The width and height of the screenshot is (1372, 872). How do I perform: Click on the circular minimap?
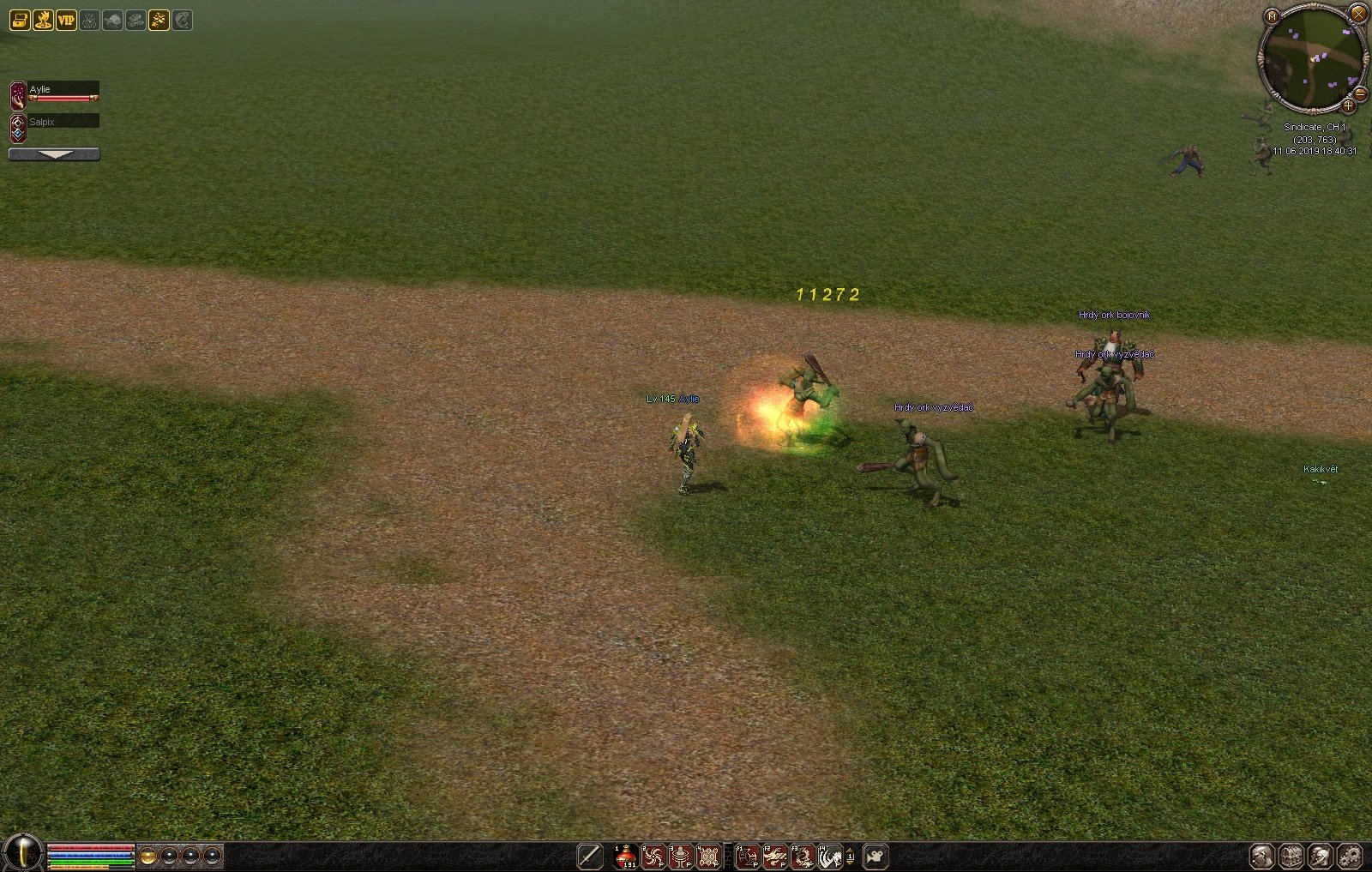[1312, 58]
